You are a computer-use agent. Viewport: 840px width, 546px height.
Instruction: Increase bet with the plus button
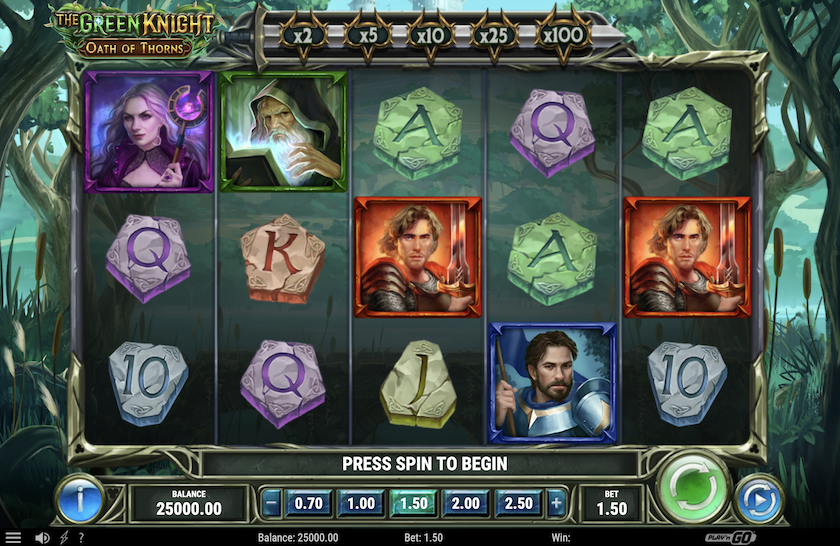[x=556, y=503]
